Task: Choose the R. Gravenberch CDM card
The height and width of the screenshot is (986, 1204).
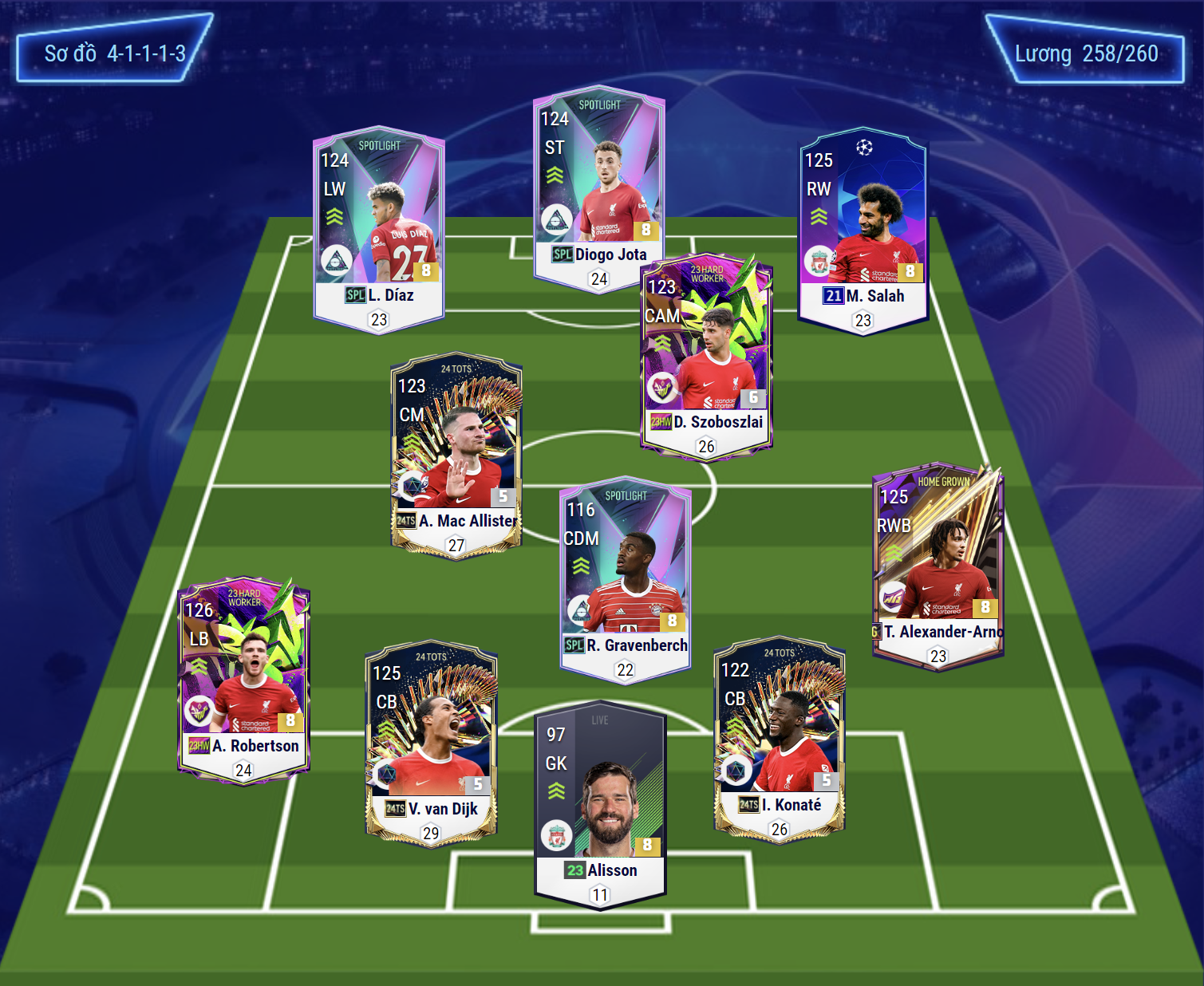Action: tap(626, 580)
